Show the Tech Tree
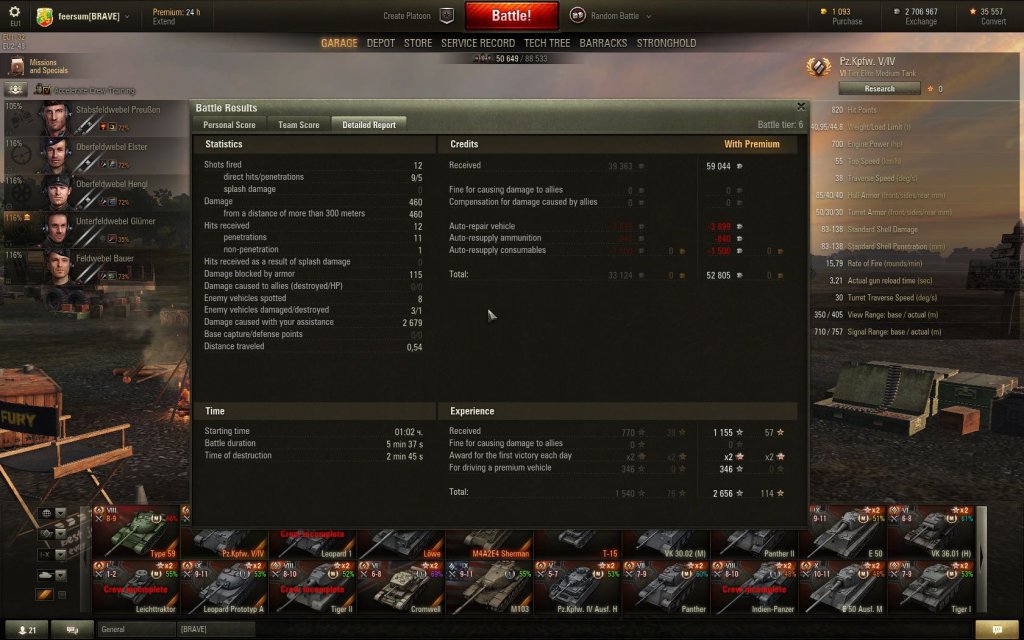Image resolution: width=1024 pixels, height=640 pixels. pyautogui.click(x=547, y=43)
